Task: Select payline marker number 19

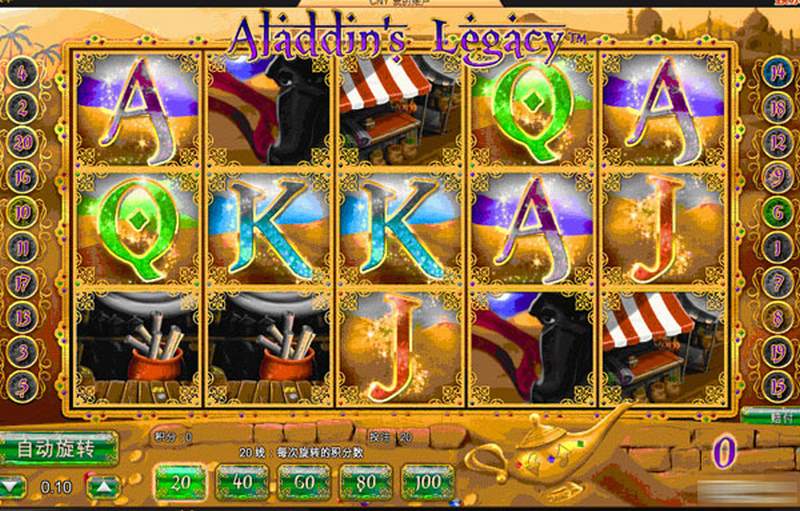Action: pyautogui.click(x=777, y=351)
